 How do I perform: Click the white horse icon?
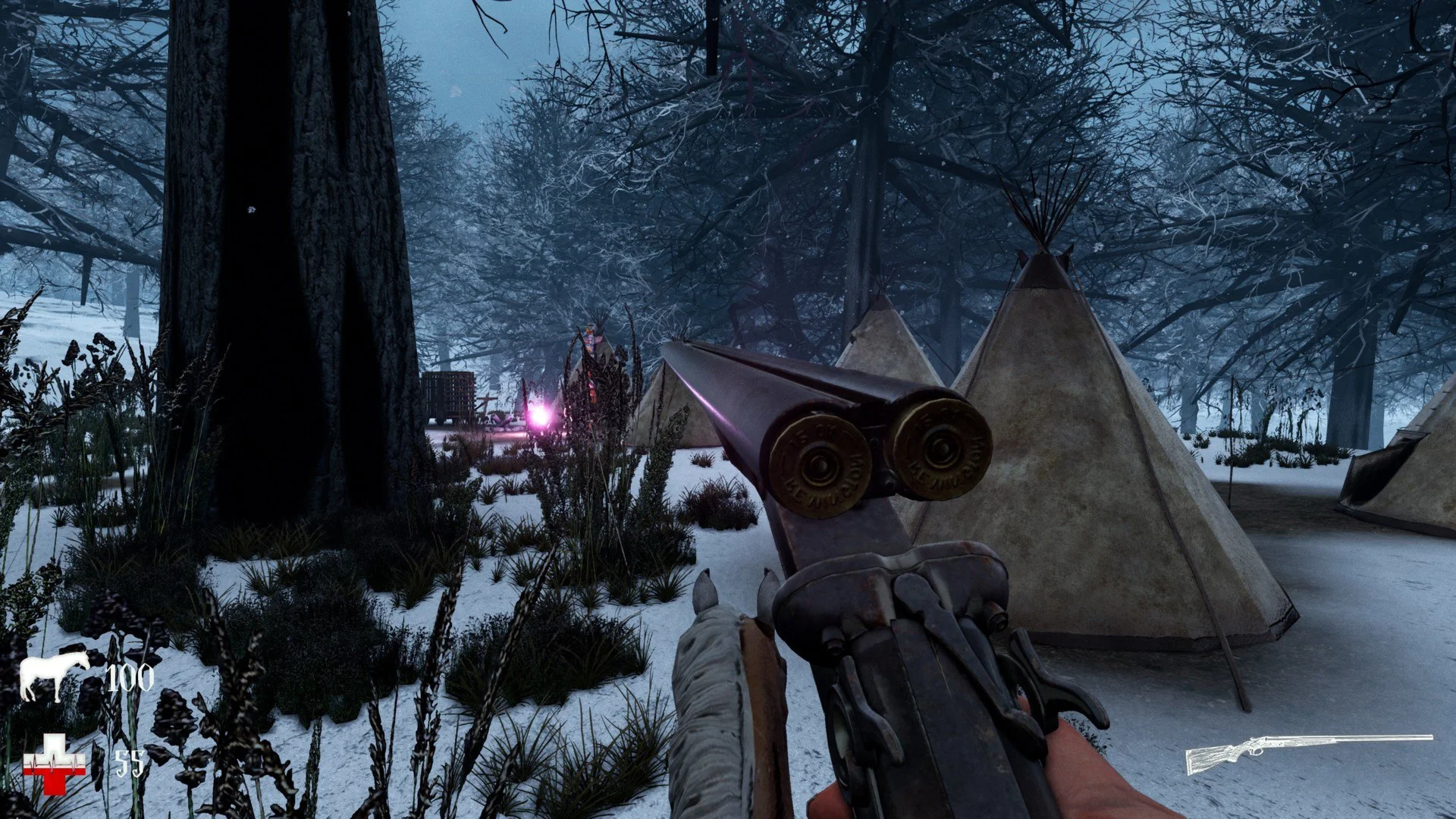[53, 676]
